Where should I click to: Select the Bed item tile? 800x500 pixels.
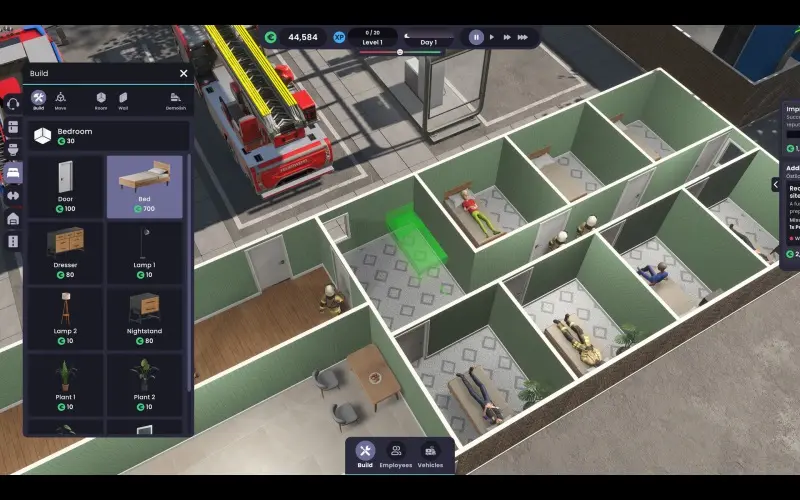tap(145, 187)
